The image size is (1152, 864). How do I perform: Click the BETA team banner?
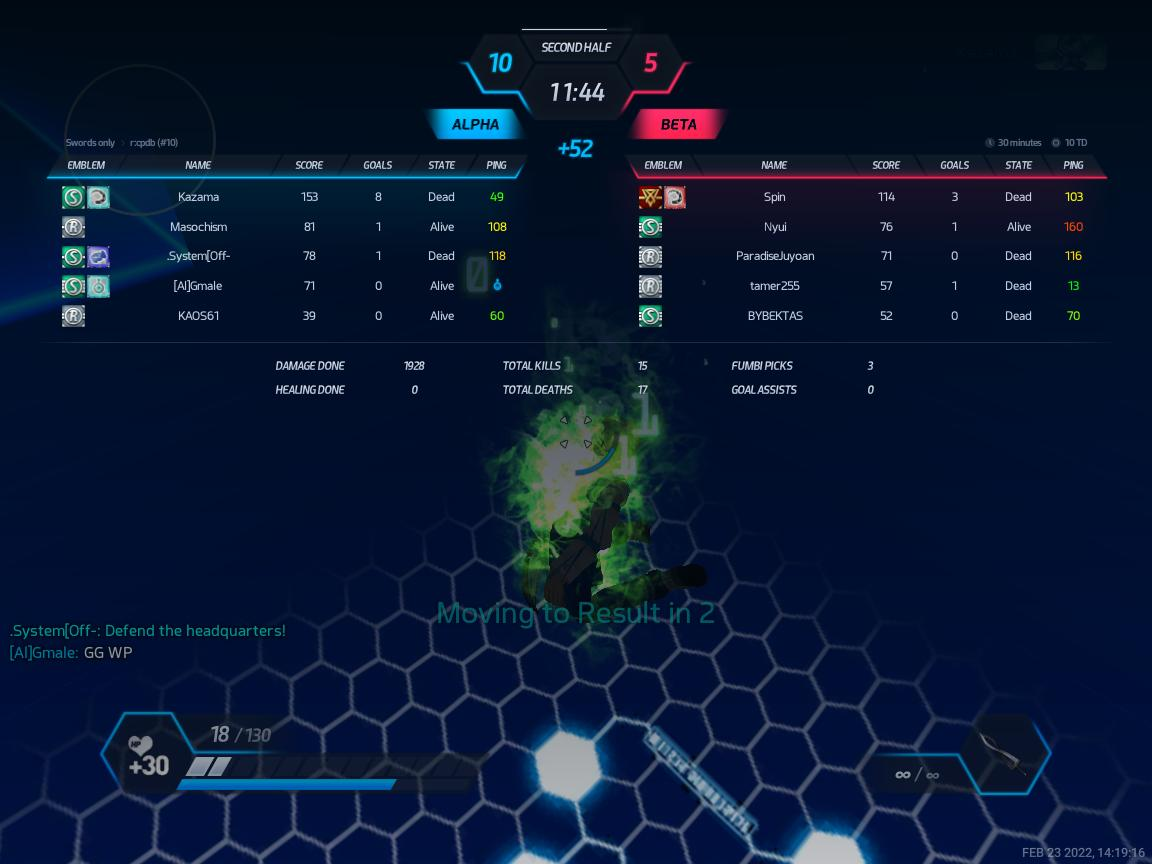(678, 125)
